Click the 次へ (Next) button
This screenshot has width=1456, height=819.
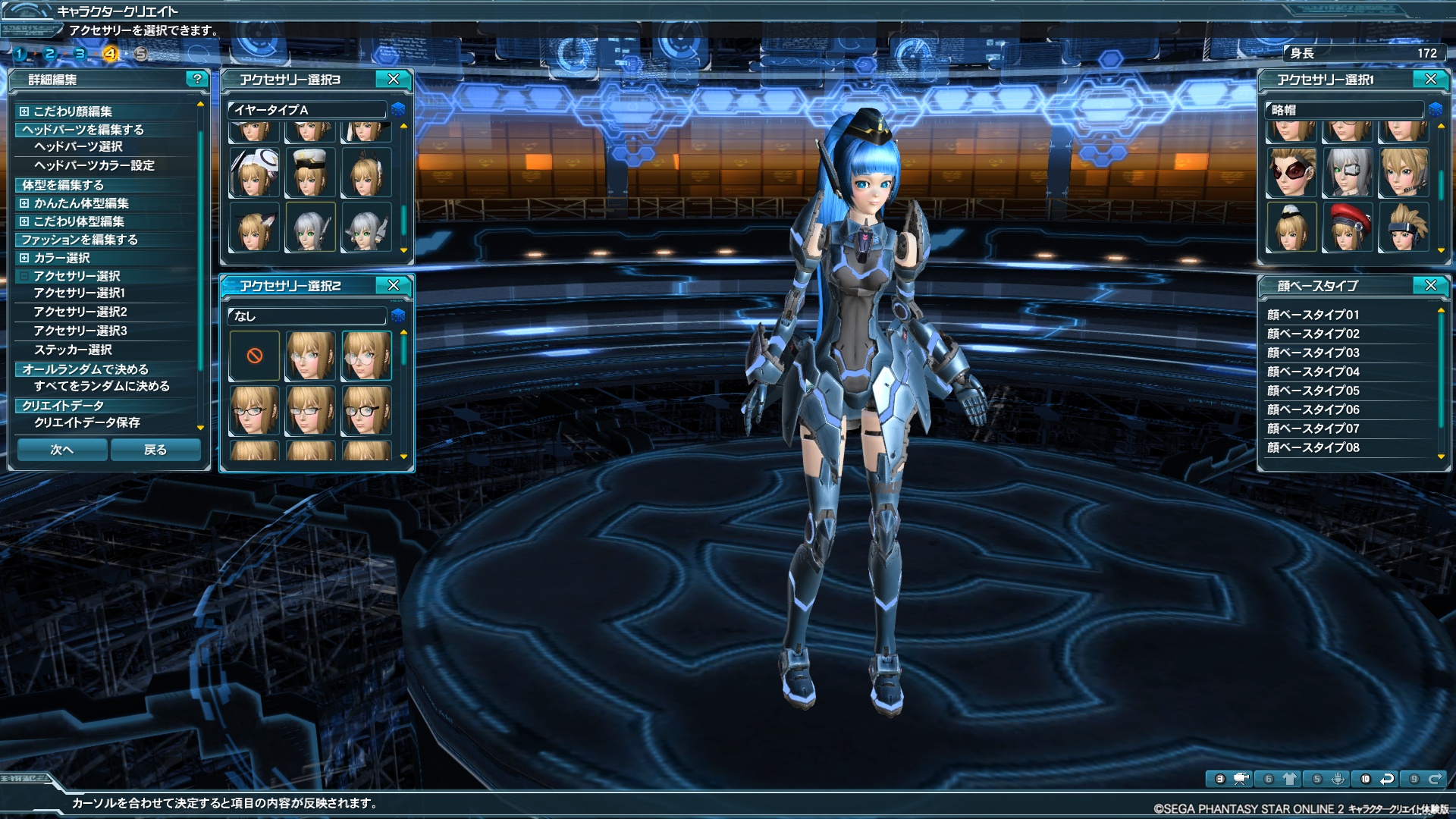pos(62,450)
